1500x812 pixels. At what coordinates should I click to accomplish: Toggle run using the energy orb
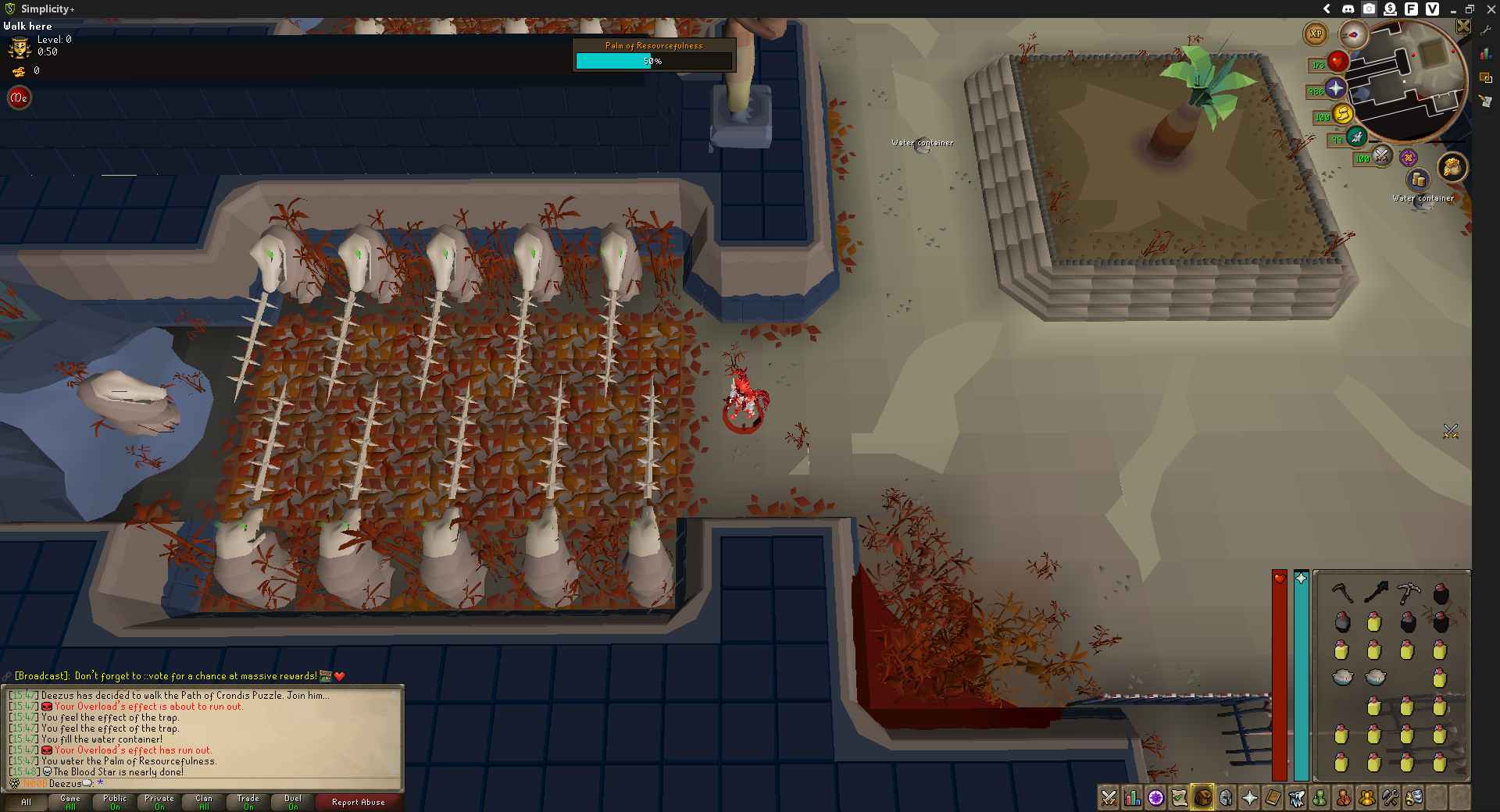pos(1342,116)
